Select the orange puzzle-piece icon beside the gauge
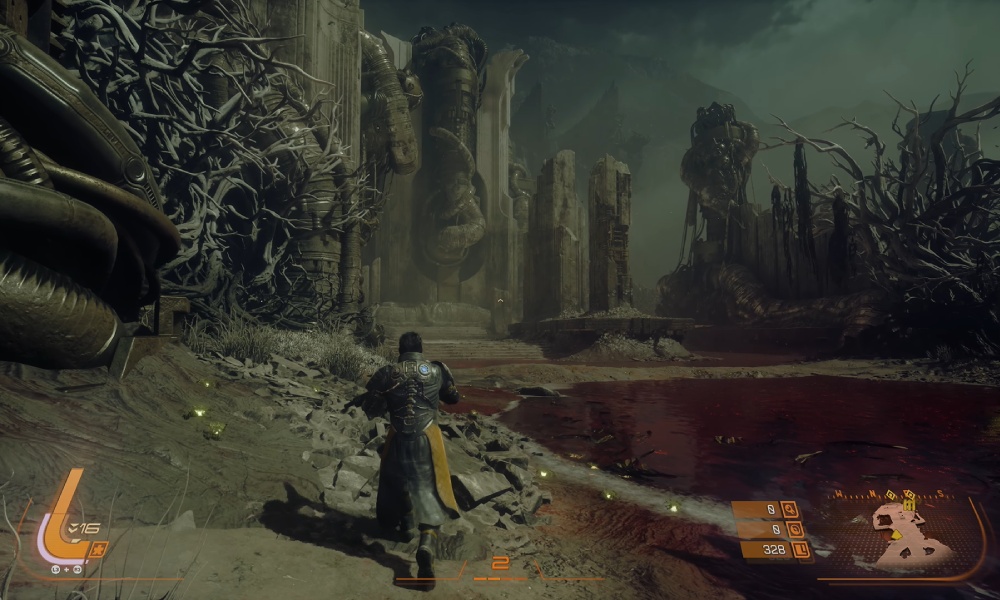This screenshot has height=600, width=1000. tap(98, 548)
